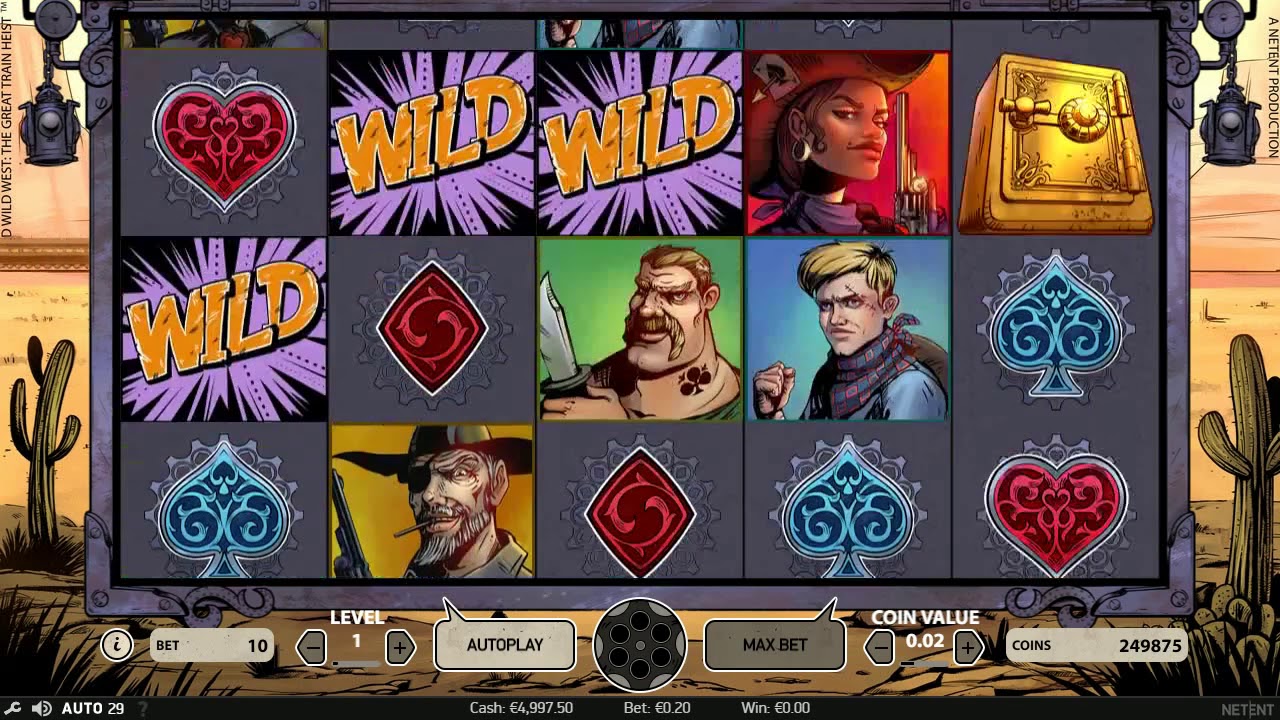
Task: Stop the AUTO 29 autoplay counter
Action: click(92, 708)
